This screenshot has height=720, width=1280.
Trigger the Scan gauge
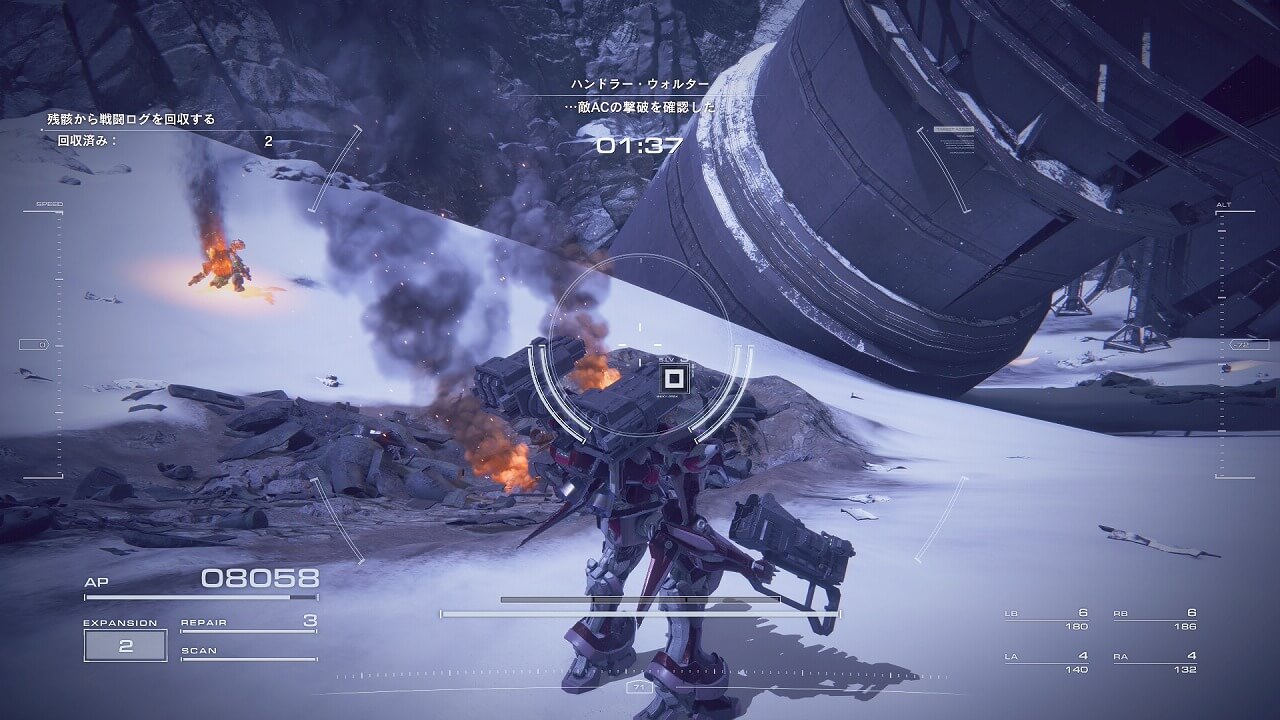click(x=248, y=653)
